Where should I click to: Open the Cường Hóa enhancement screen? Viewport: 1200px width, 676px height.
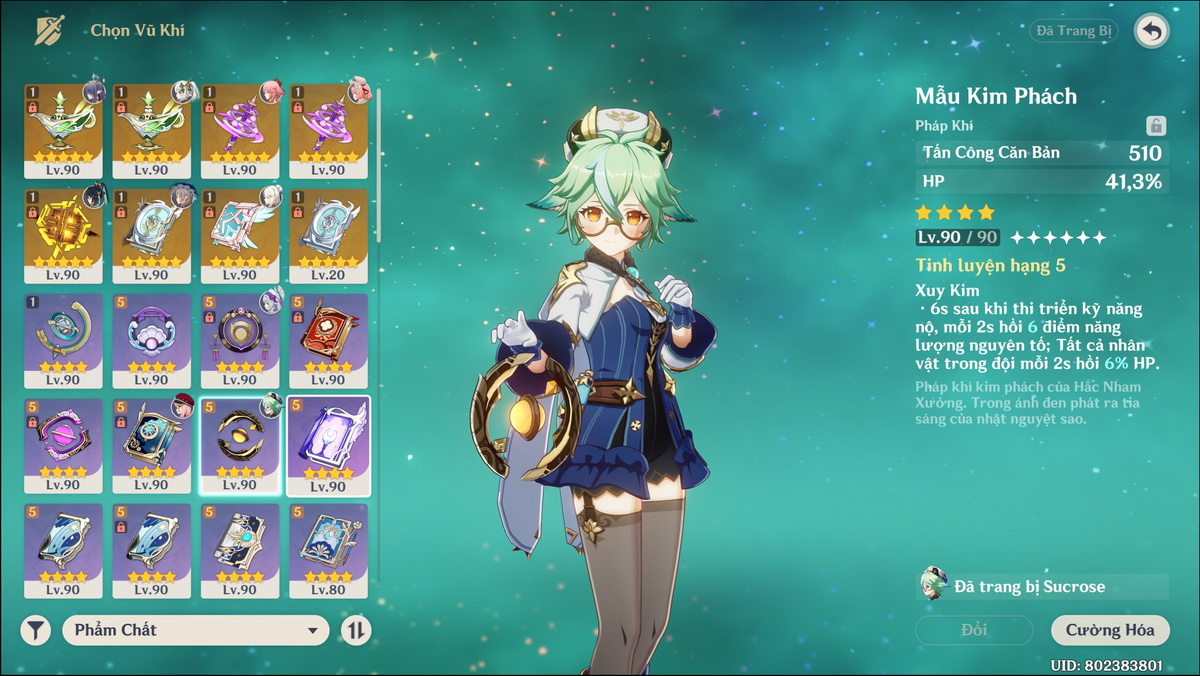click(x=1110, y=630)
